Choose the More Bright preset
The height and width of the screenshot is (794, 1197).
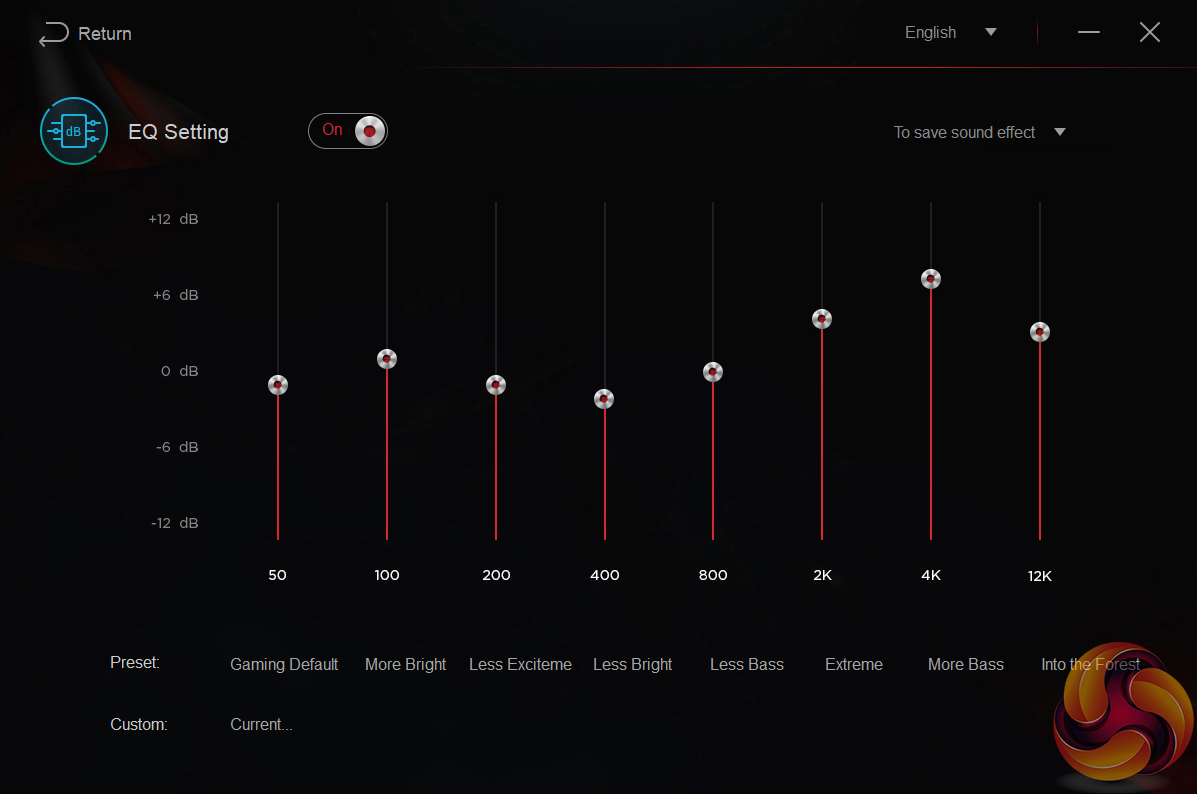click(405, 664)
